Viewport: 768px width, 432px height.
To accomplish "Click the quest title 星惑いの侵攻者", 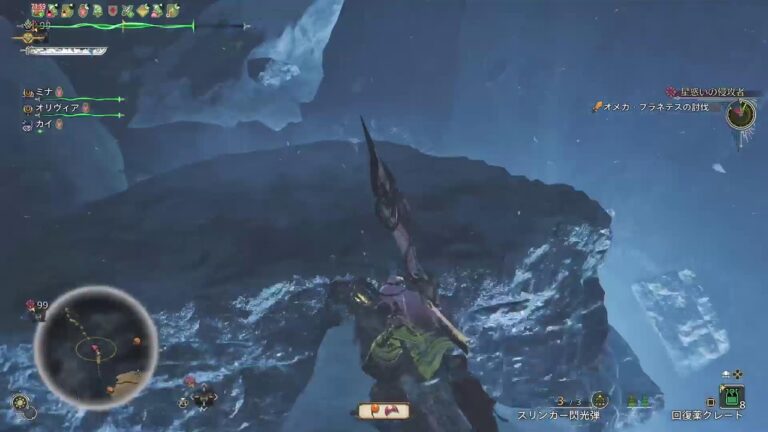I will (x=718, y=92).
